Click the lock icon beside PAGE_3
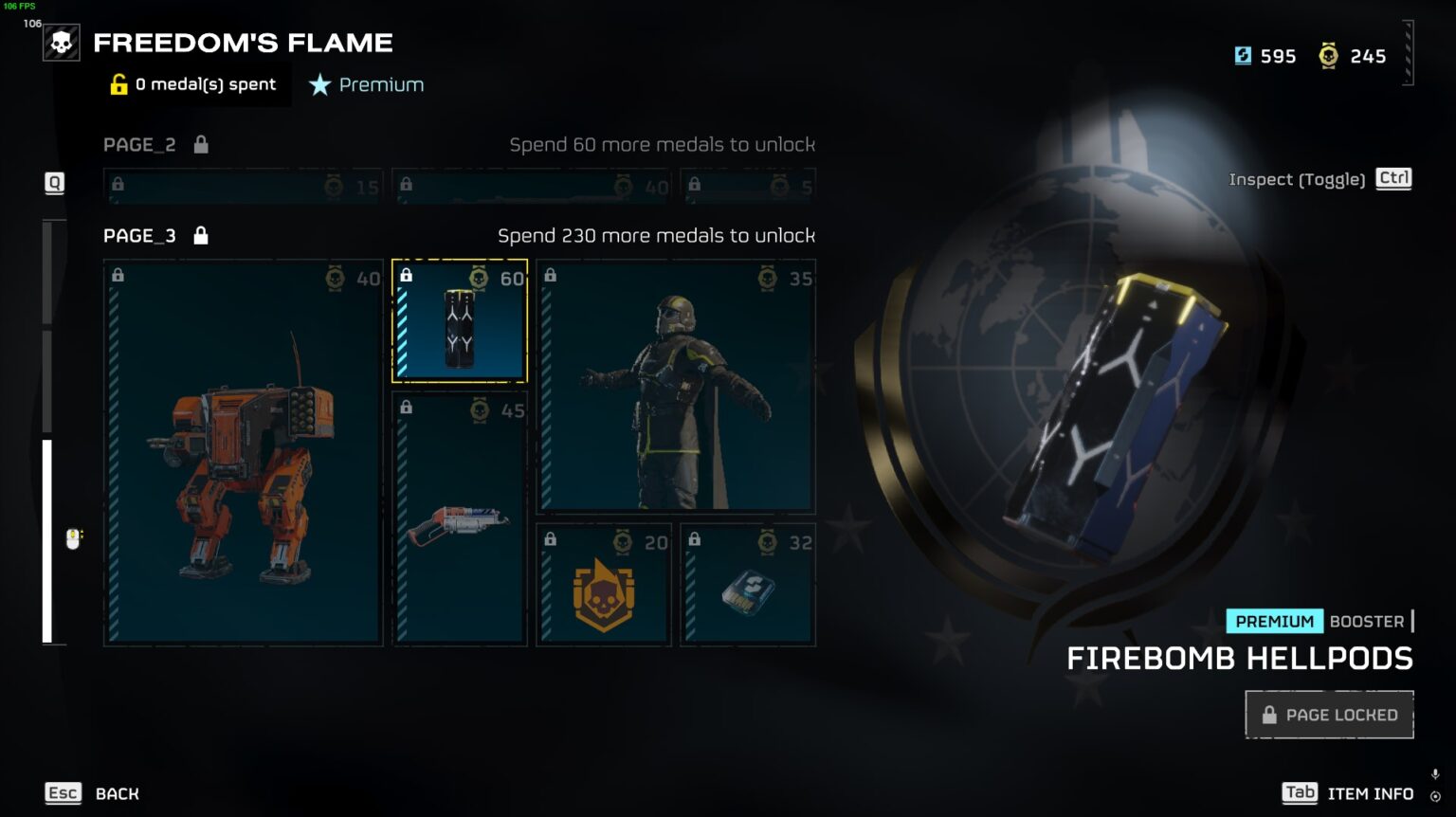 coord(201,235)
